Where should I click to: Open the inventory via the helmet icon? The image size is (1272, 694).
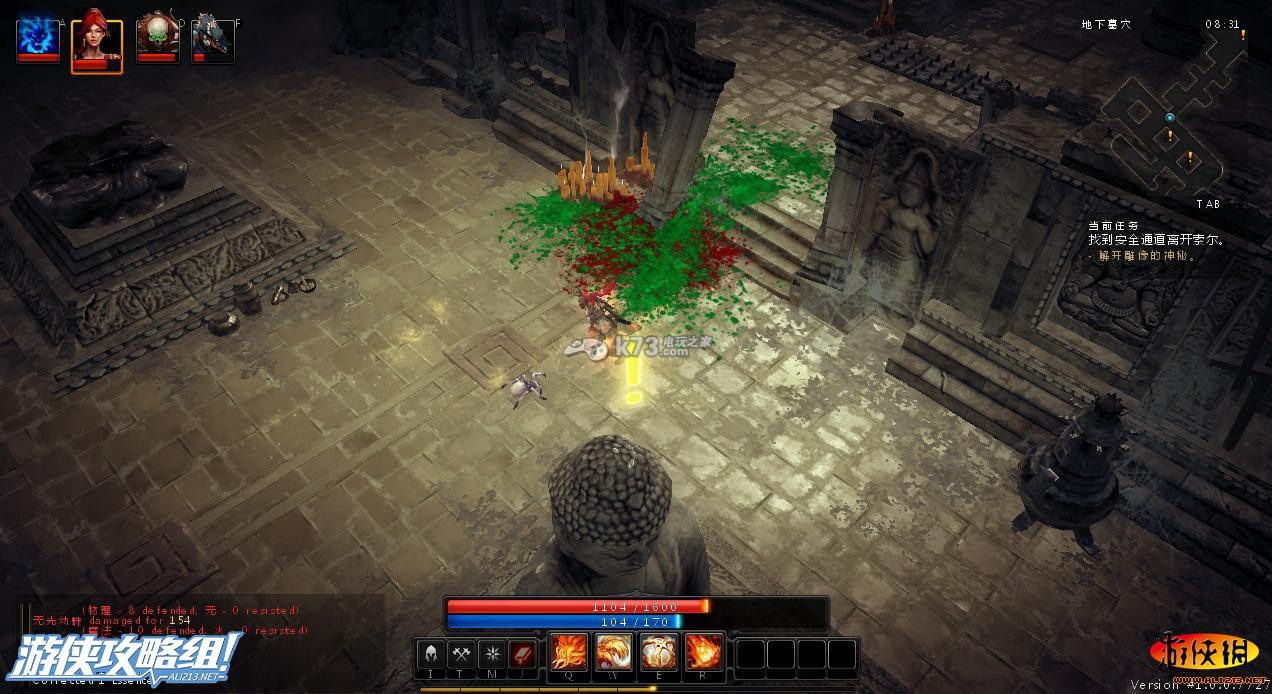tap(432, 655)
